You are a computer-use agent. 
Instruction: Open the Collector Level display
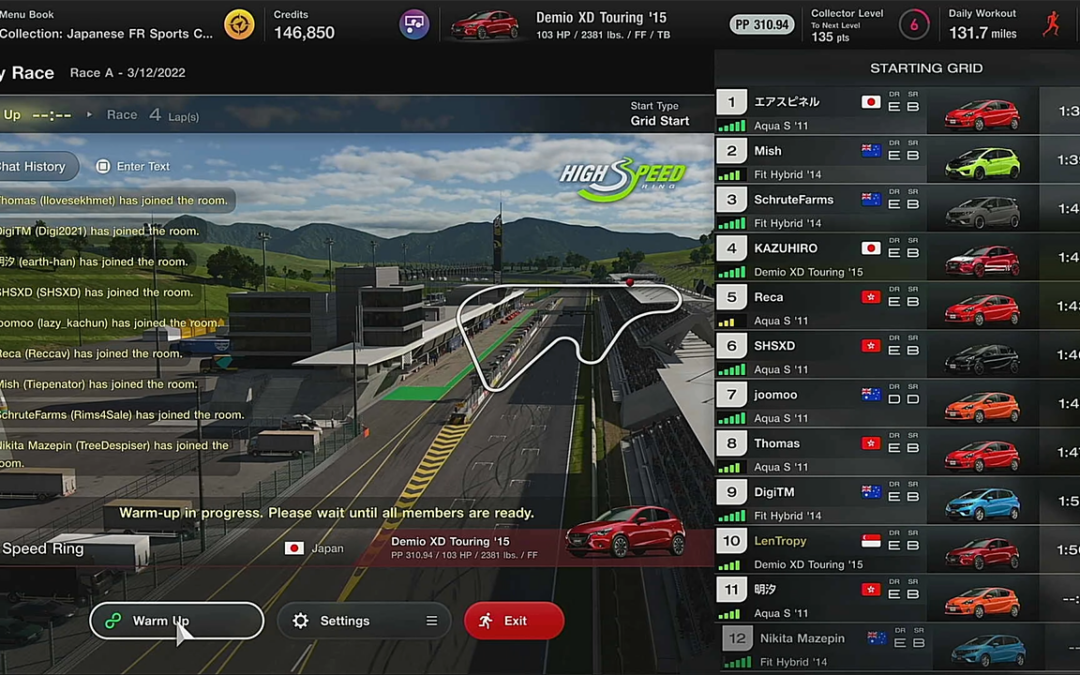pyautogui.click(x=850, y=24)
